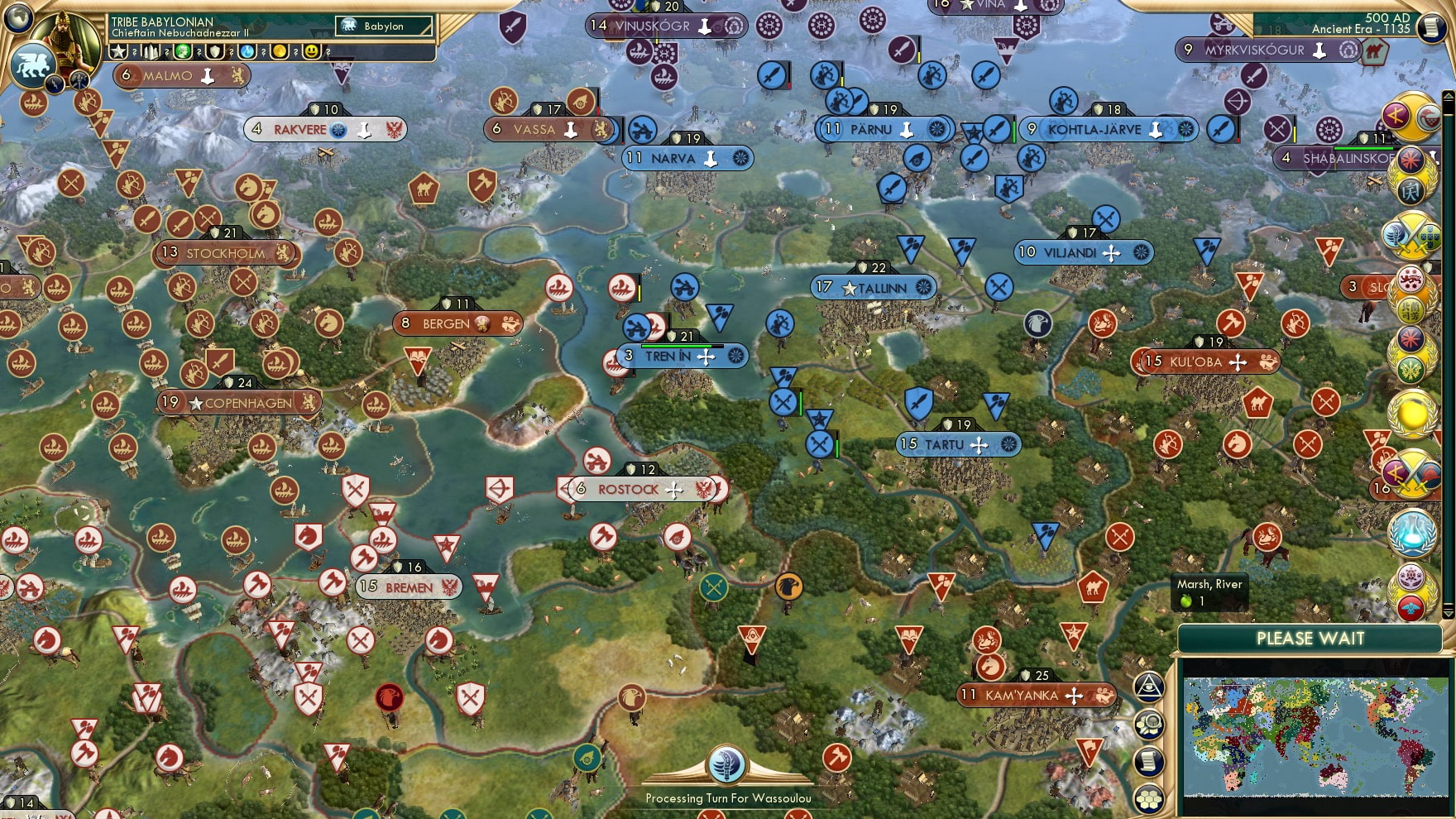Image resolution: width=1456 pixels, height=819 pixels.
Task: Click the Processing Turn For Wassoulou indicator
Action: (x=727, y=799)
